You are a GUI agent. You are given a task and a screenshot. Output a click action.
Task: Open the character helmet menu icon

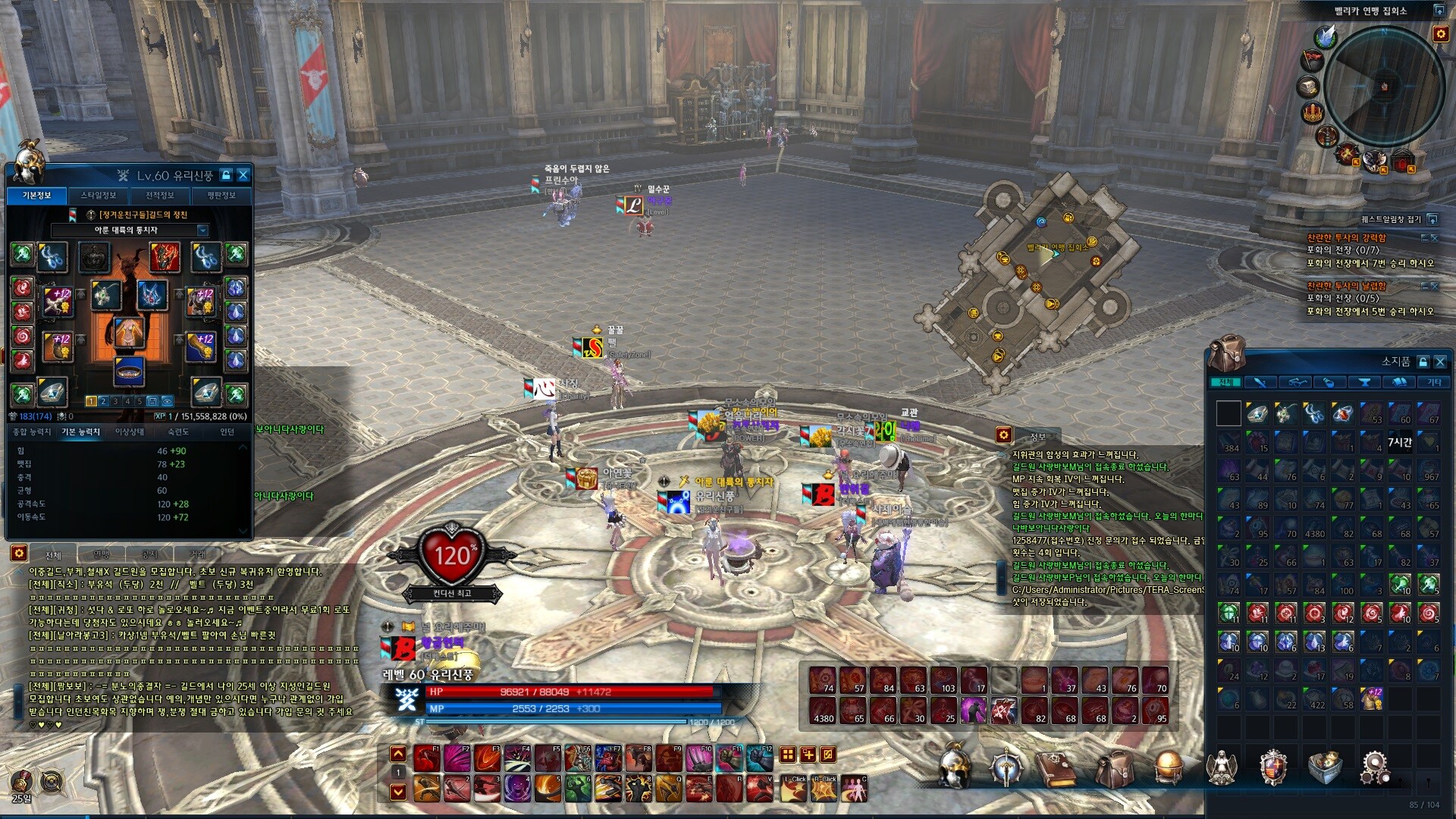[x=955, y=766]
